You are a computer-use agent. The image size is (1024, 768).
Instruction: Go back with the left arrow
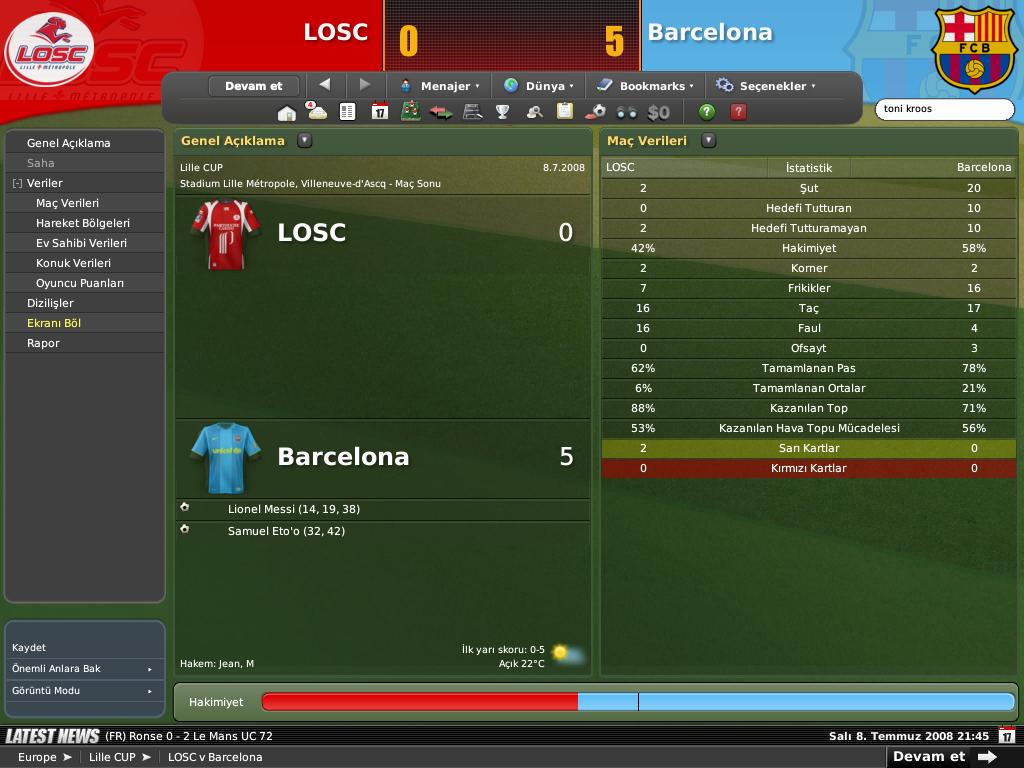point(324,85)
